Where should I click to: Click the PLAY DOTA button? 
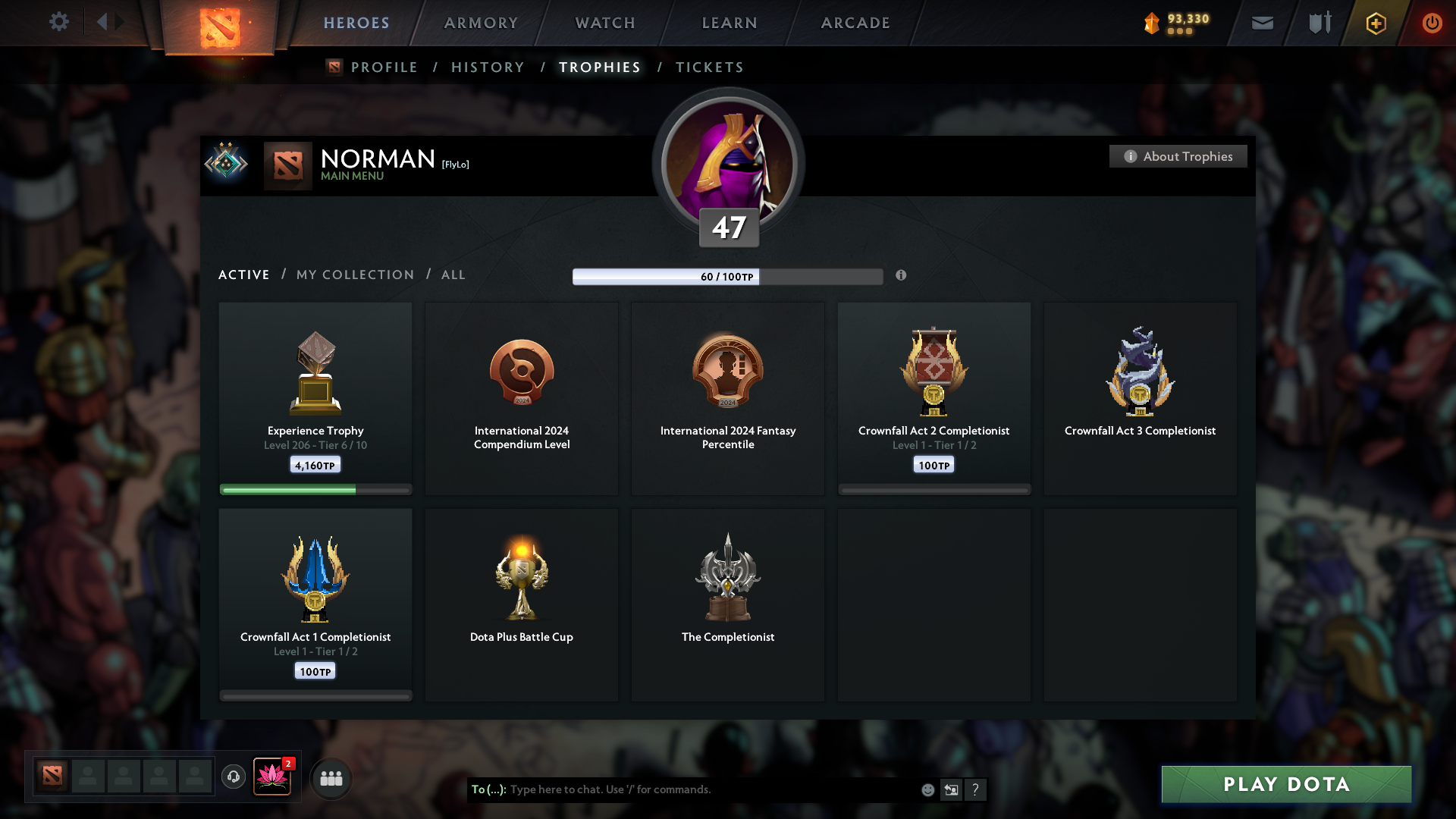click(x=1286, y=785)
